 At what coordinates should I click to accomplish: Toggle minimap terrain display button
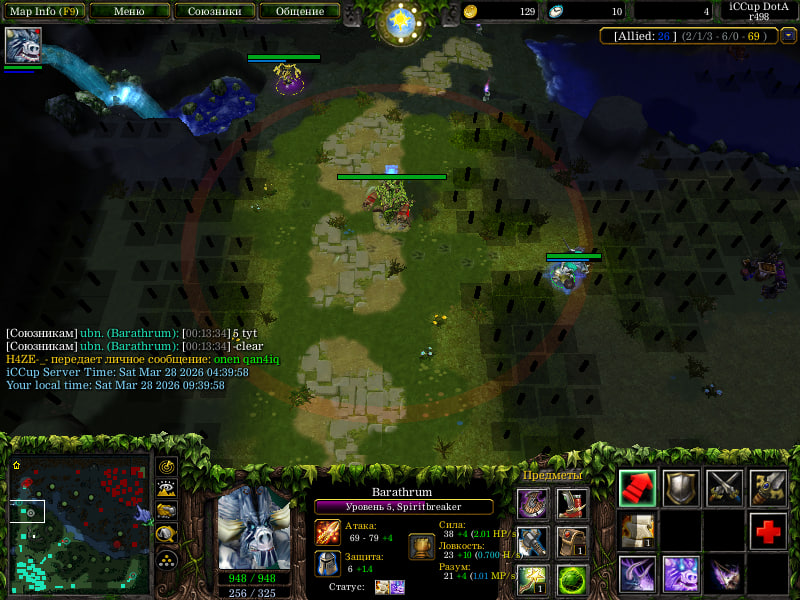coord(167,489)
